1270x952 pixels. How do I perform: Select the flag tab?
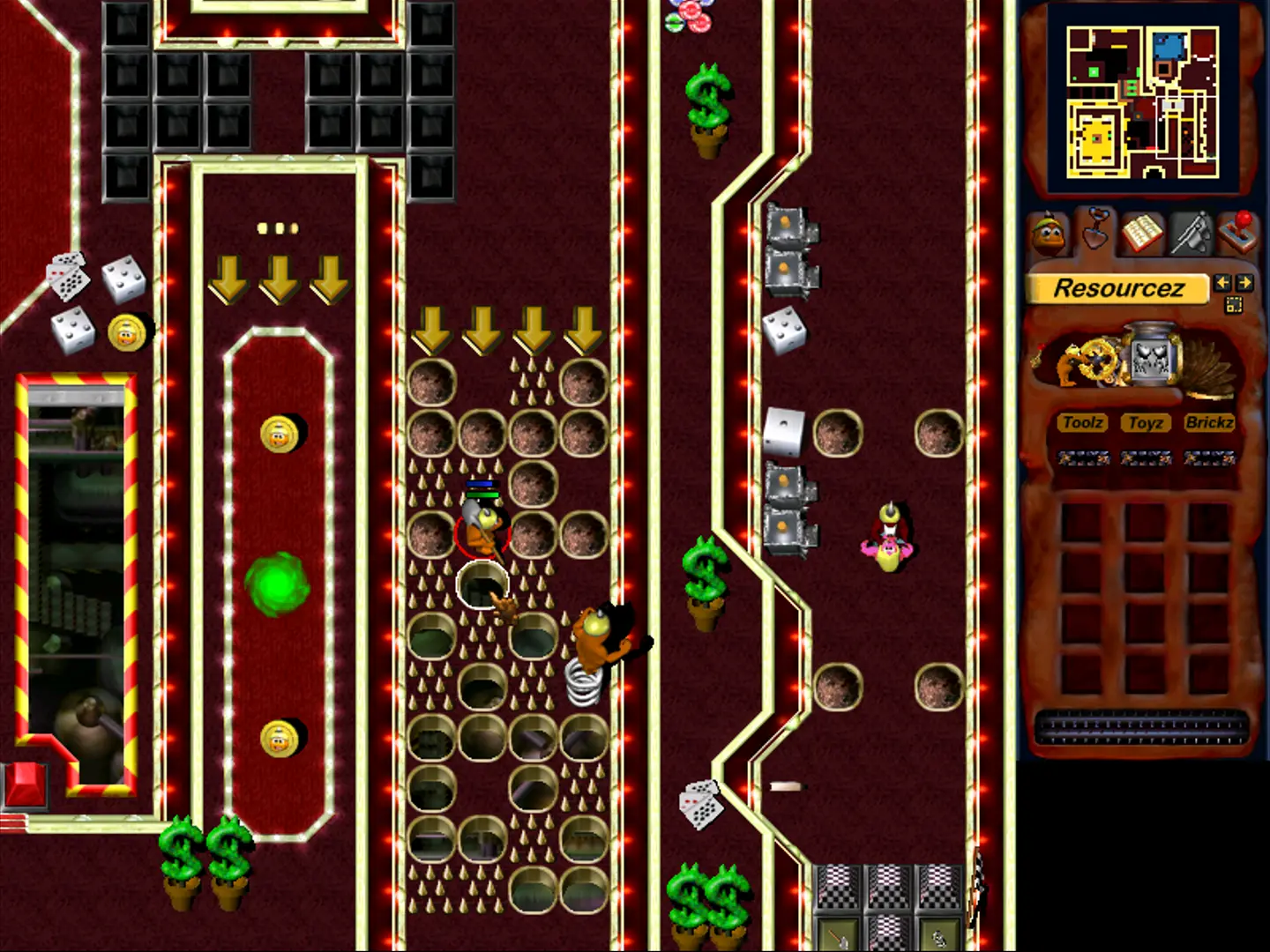pos(1191,234)
